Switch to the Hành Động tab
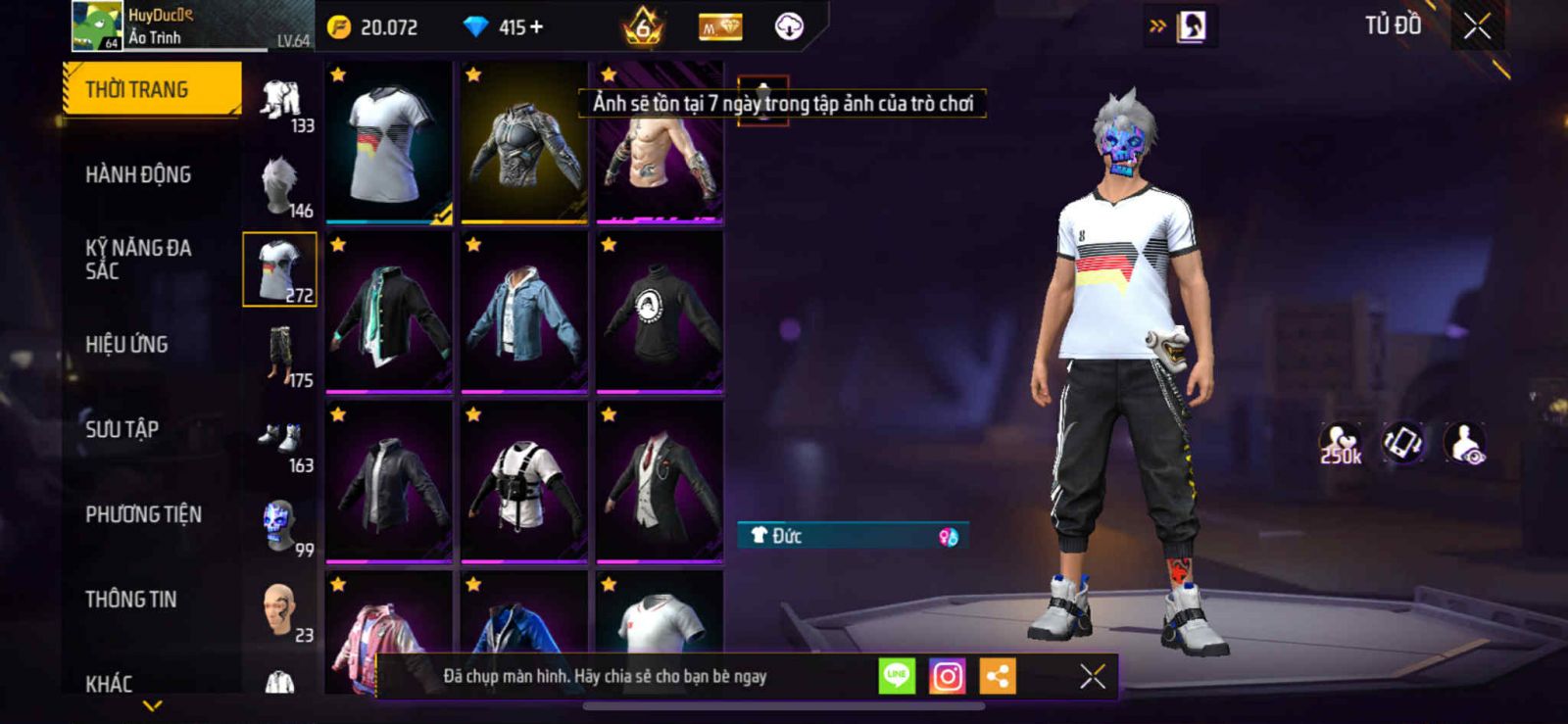The height and width of the screenshot is (724, 1568). [x=138, y=174]
